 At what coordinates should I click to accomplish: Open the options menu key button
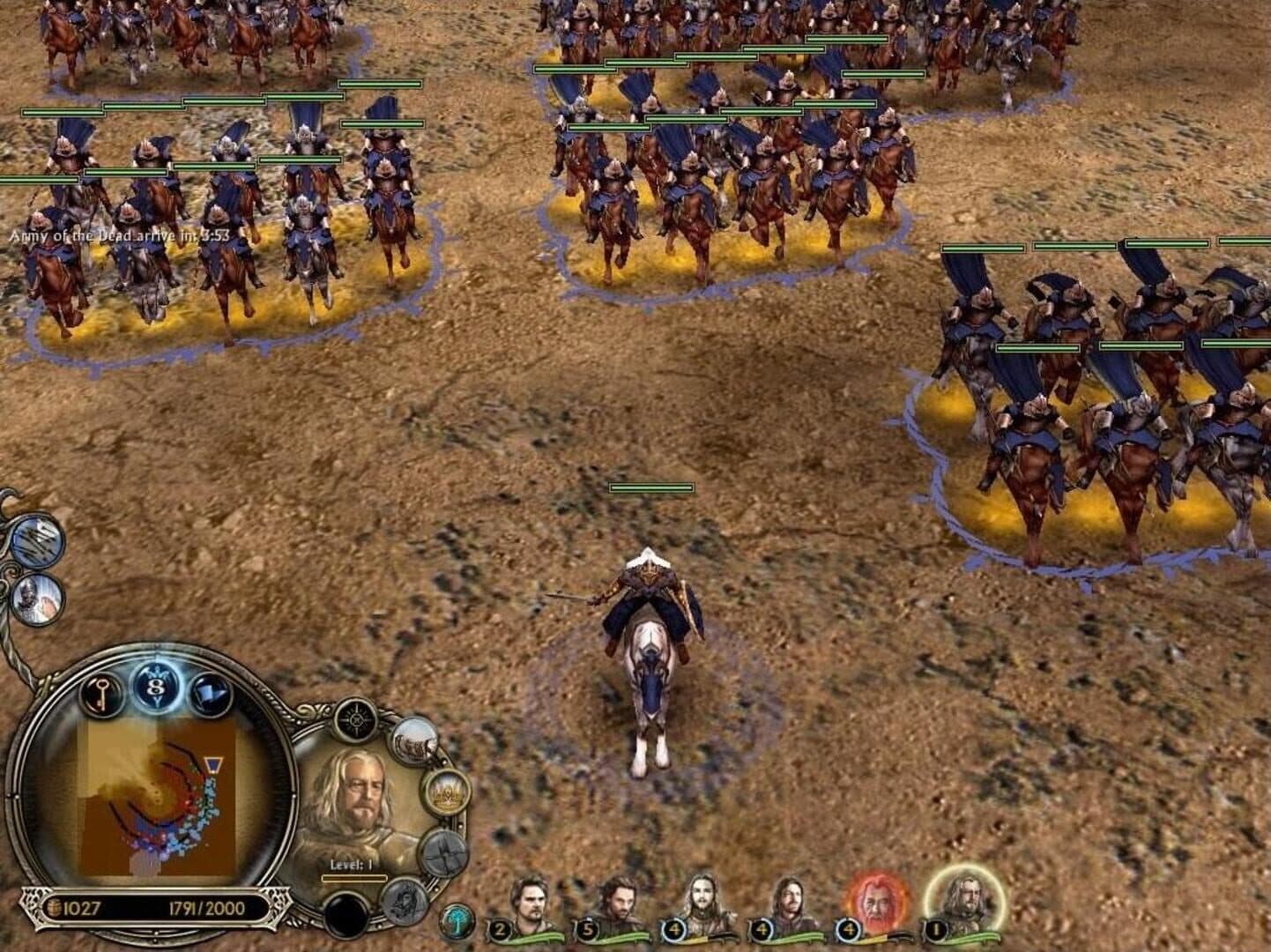click(x=102, y=695)
